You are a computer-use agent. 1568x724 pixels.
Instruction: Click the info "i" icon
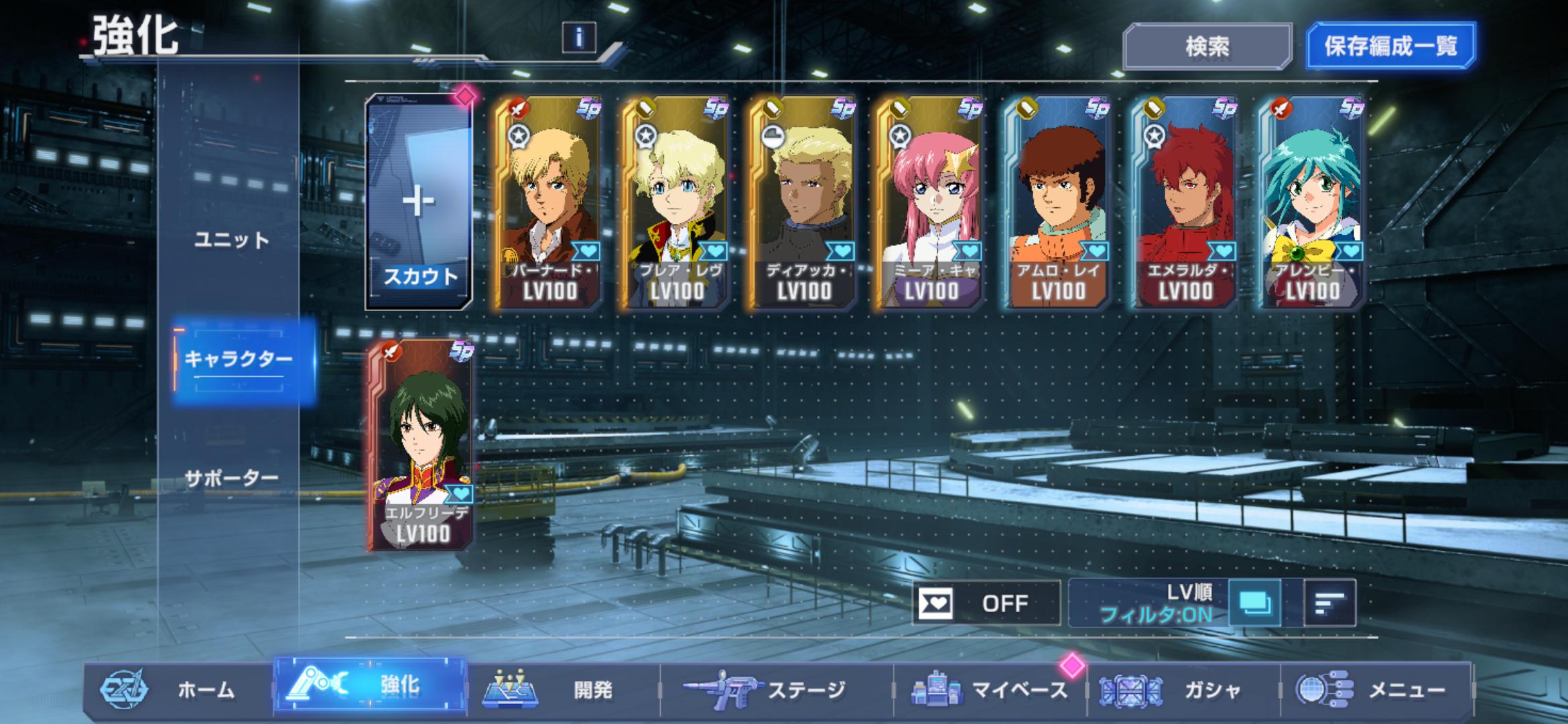point(579,38)
